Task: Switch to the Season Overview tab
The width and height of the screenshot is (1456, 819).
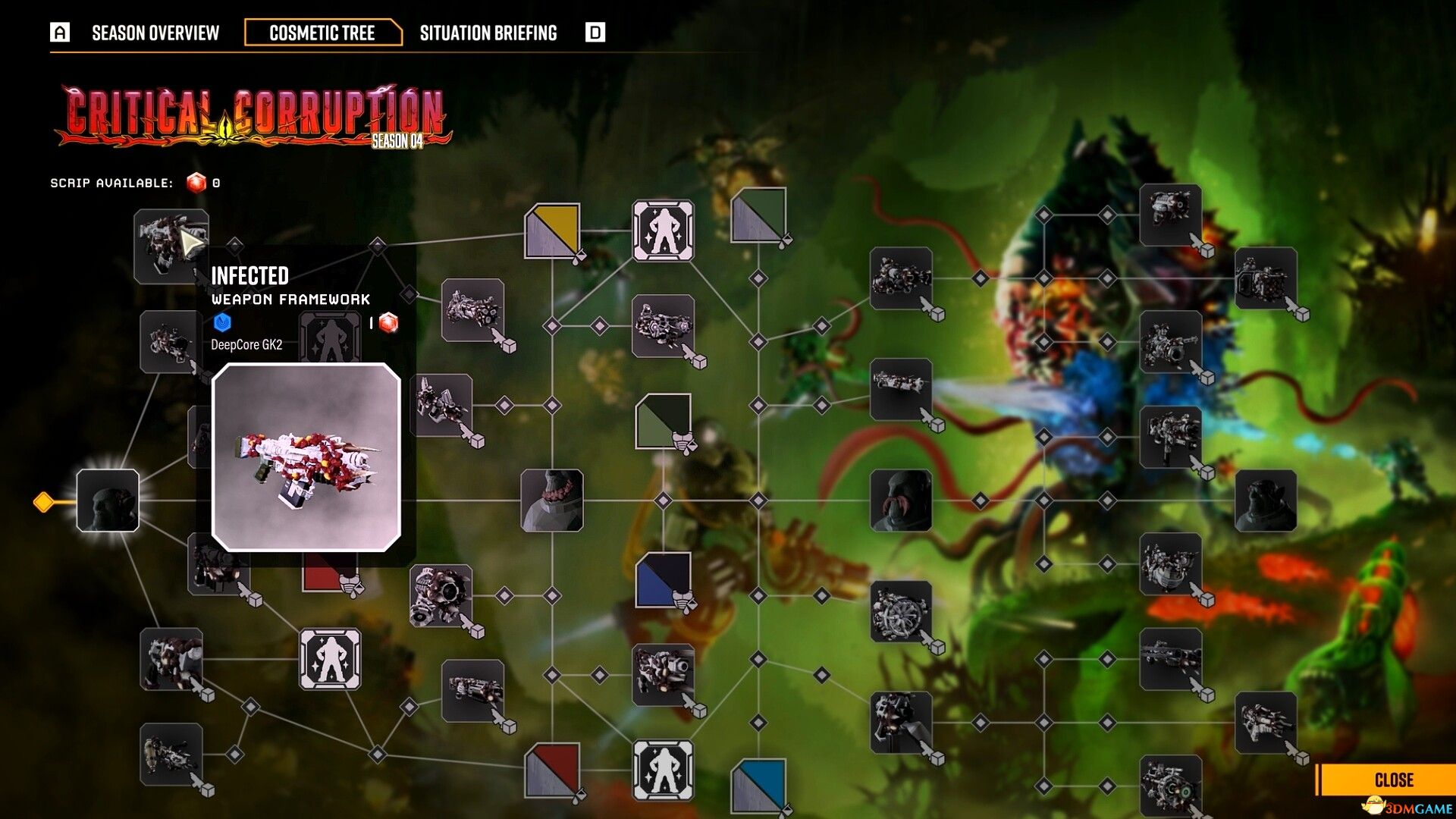Action: tap(155, 33)
